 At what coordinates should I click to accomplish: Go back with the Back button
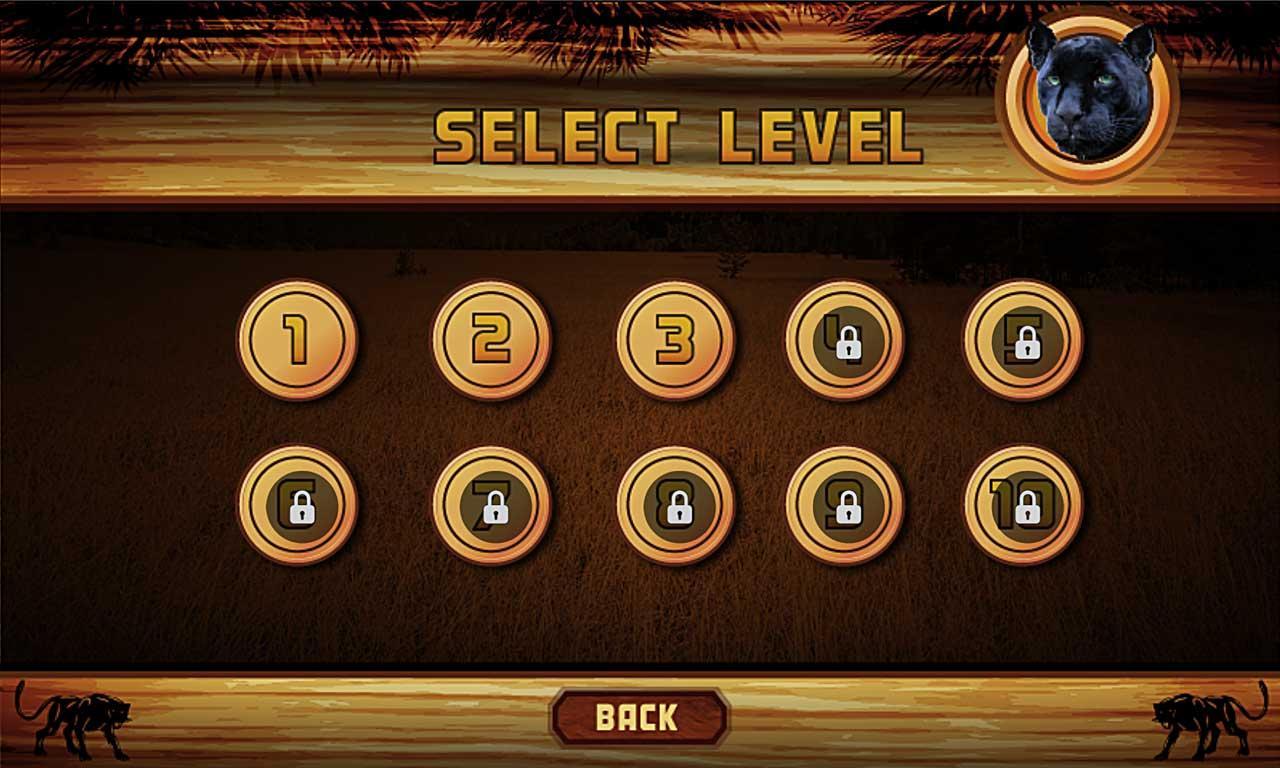coord(638,717)
